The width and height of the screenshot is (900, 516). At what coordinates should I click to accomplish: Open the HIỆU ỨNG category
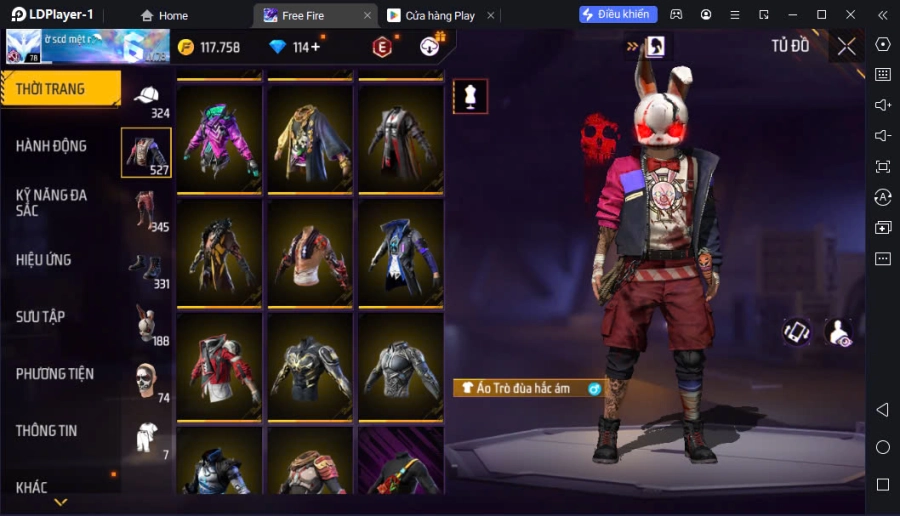pyautogui.click(x=44, y=260)
